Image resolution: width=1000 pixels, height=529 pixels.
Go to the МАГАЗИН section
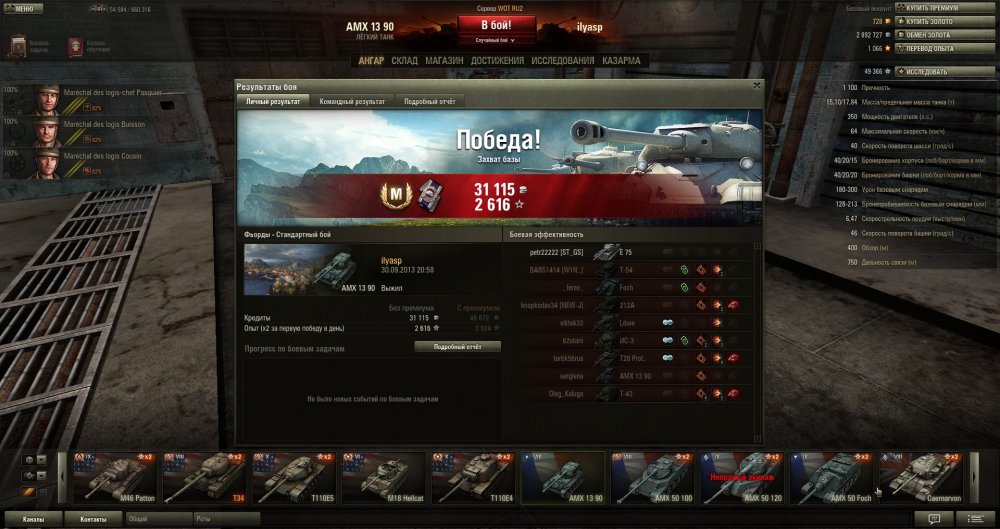443,60
